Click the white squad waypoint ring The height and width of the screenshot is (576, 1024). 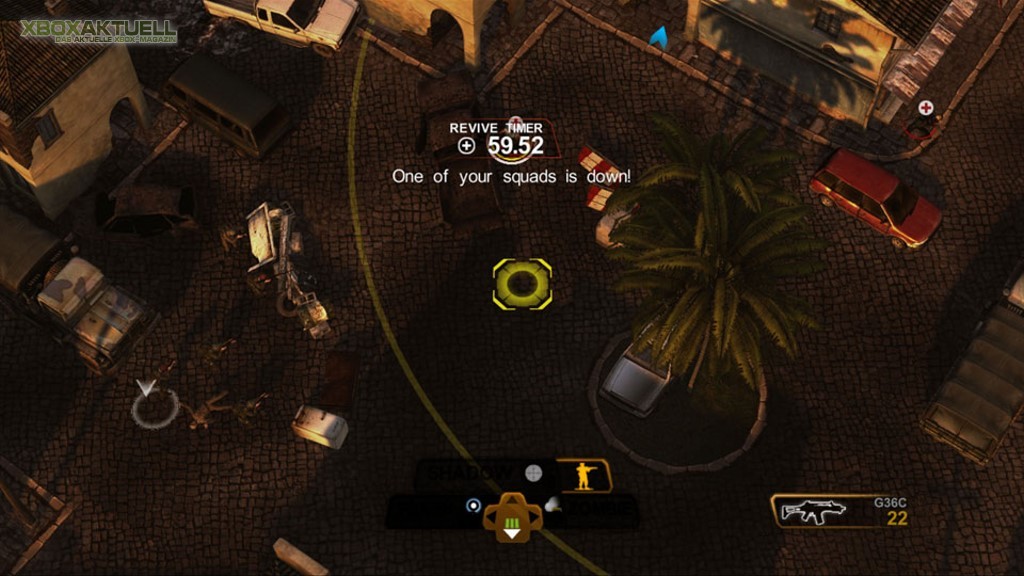click(x=154, y=405)
